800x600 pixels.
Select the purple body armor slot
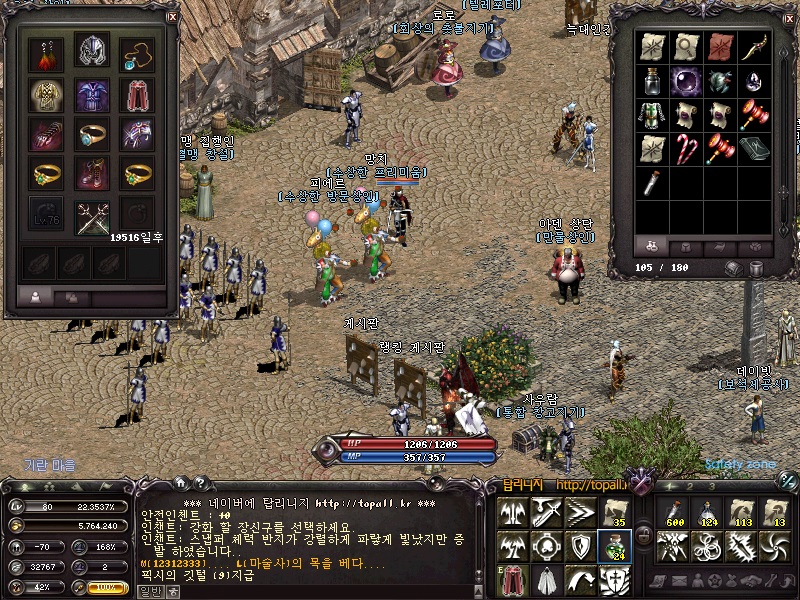pos(93,95)
